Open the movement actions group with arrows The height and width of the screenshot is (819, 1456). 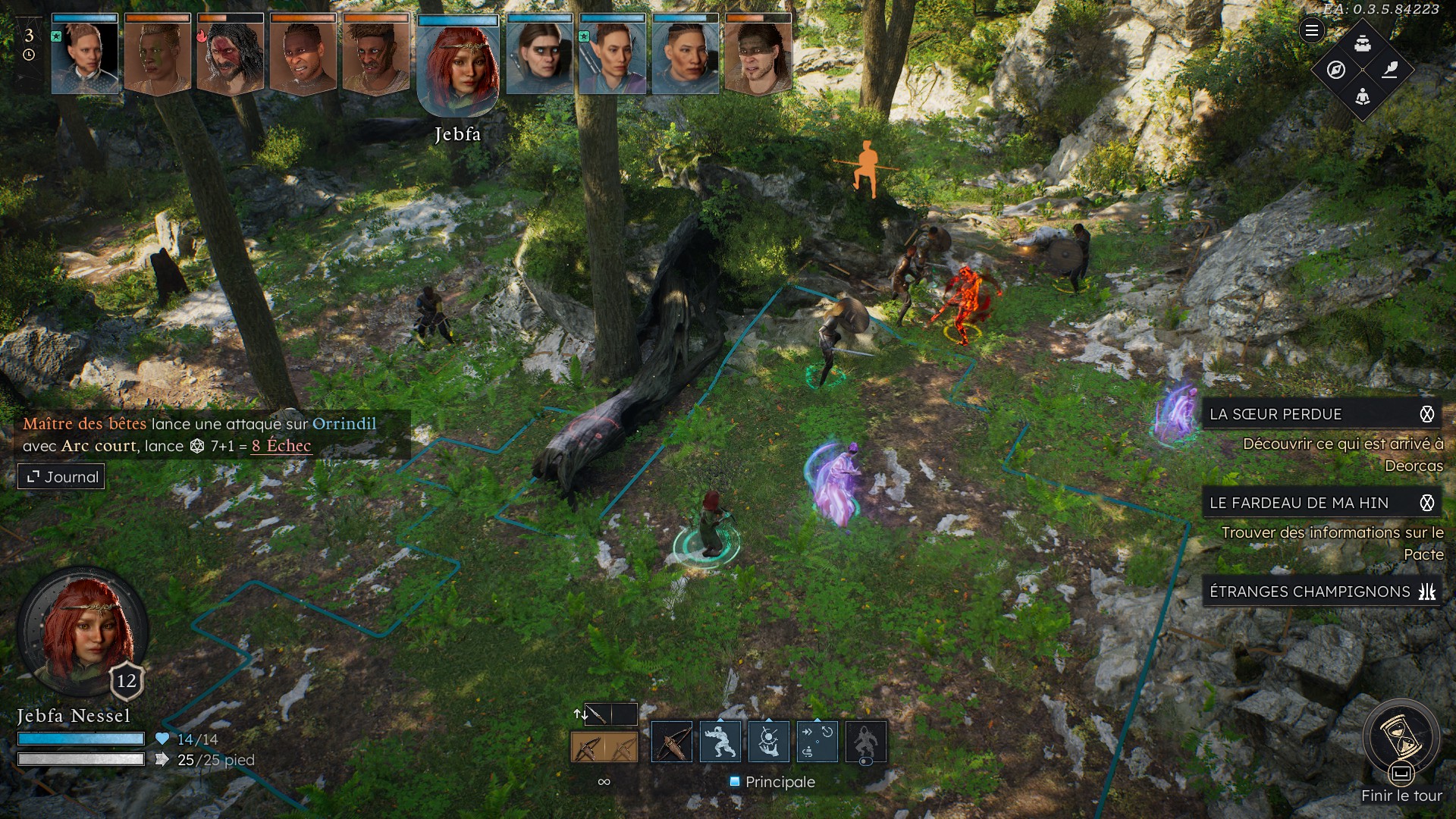817,742
